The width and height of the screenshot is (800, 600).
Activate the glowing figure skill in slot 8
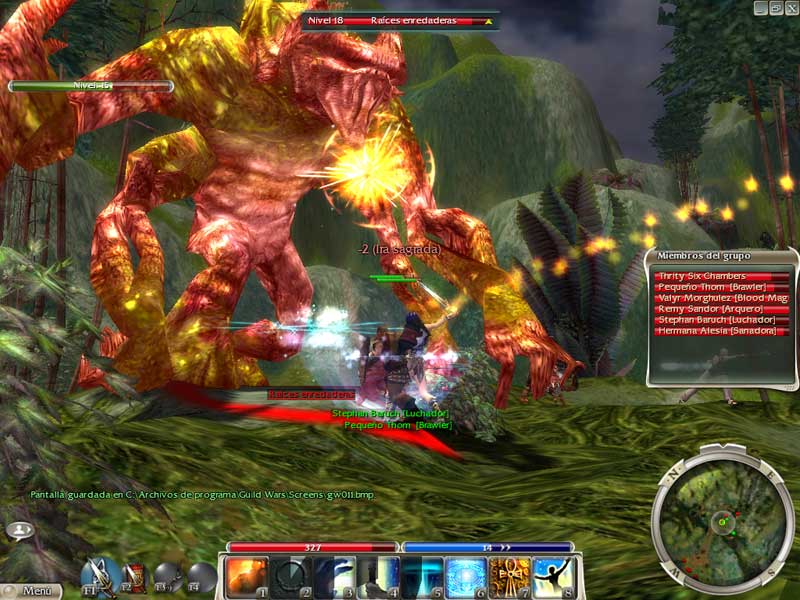(553, 577)
